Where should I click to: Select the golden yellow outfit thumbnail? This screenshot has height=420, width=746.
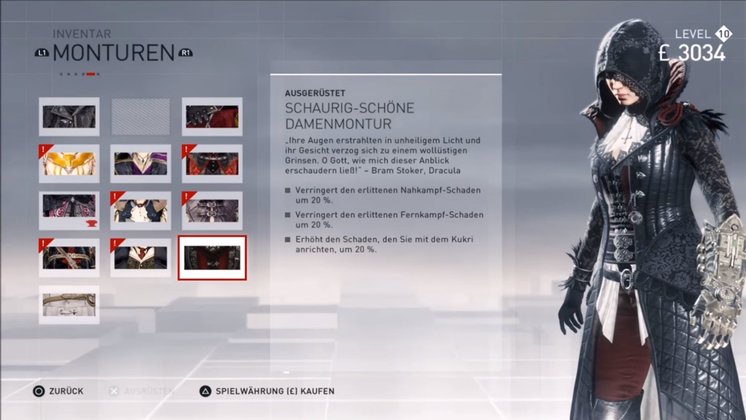(x=69, y=163)
